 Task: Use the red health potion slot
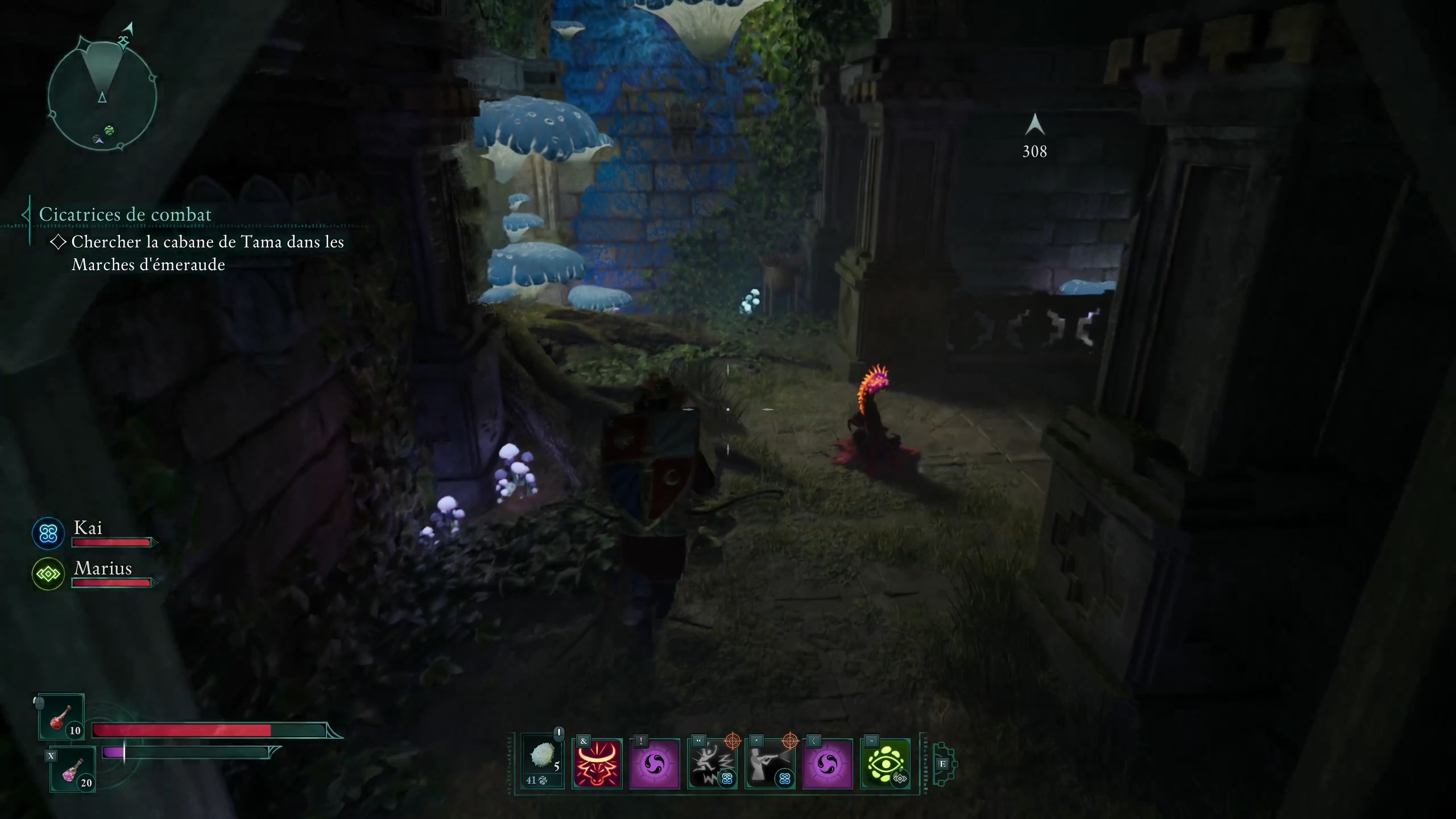point(61,718)
